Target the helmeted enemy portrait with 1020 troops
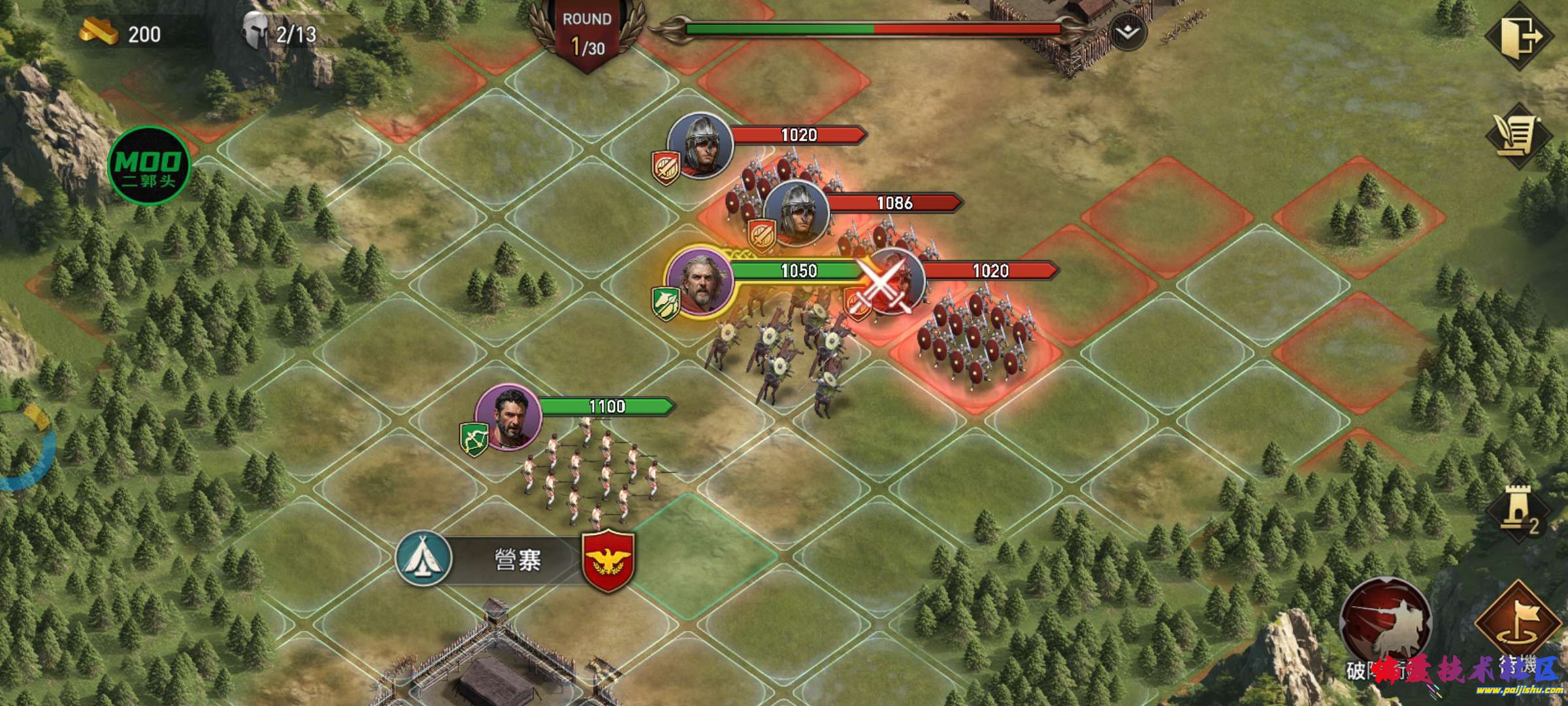The width and height of the screenshot is (1568, 706). [x=700, y=146]
